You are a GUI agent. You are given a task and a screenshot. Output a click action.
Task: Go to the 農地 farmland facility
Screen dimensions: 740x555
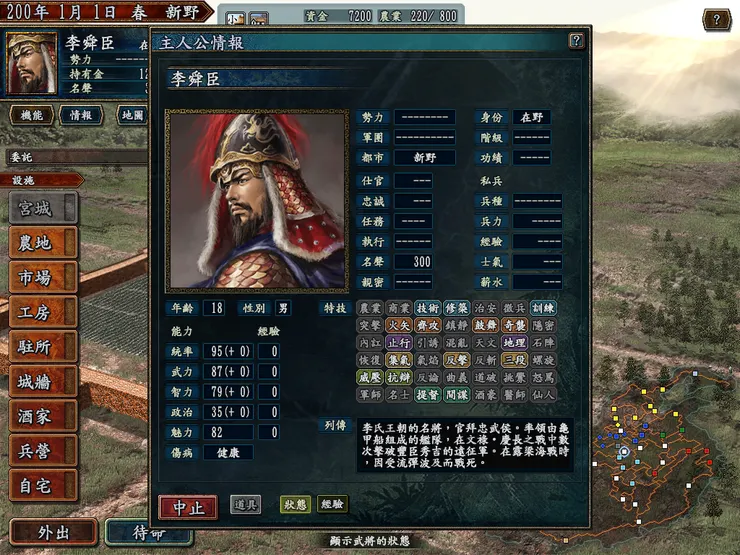tap(42, 242)
